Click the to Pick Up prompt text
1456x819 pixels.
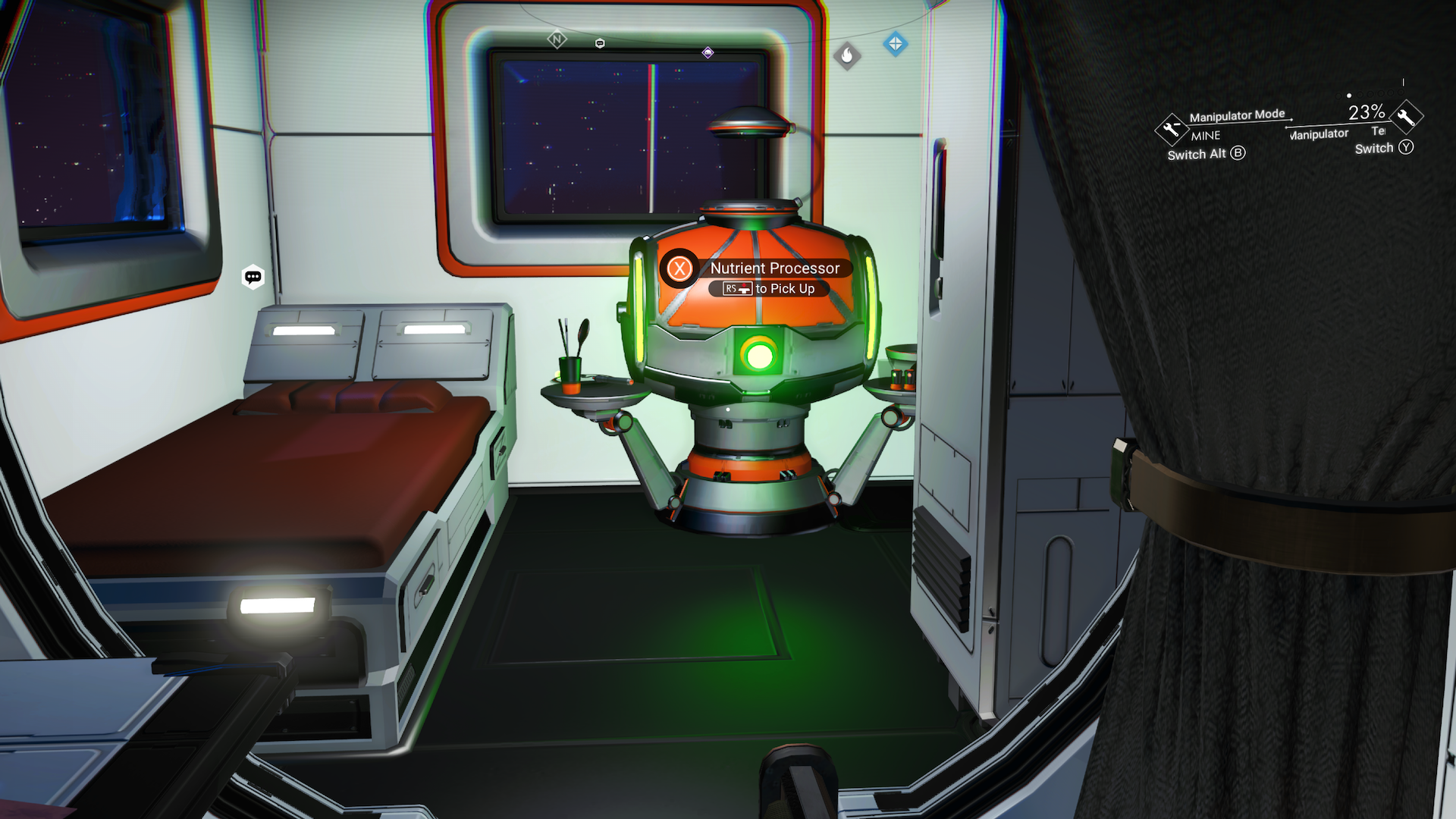pos(785,289)
